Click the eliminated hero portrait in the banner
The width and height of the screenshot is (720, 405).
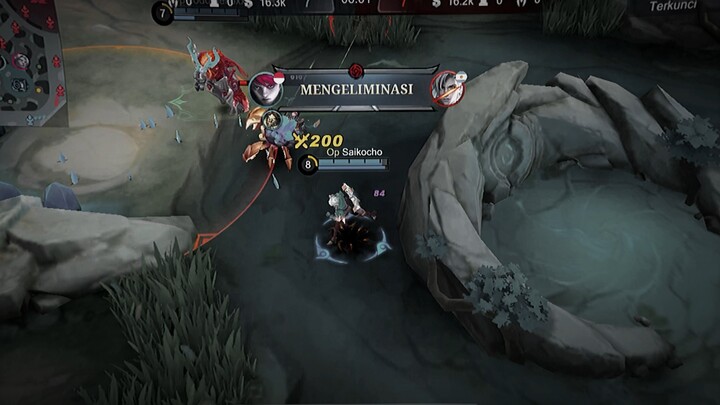[x=446, y=89]
